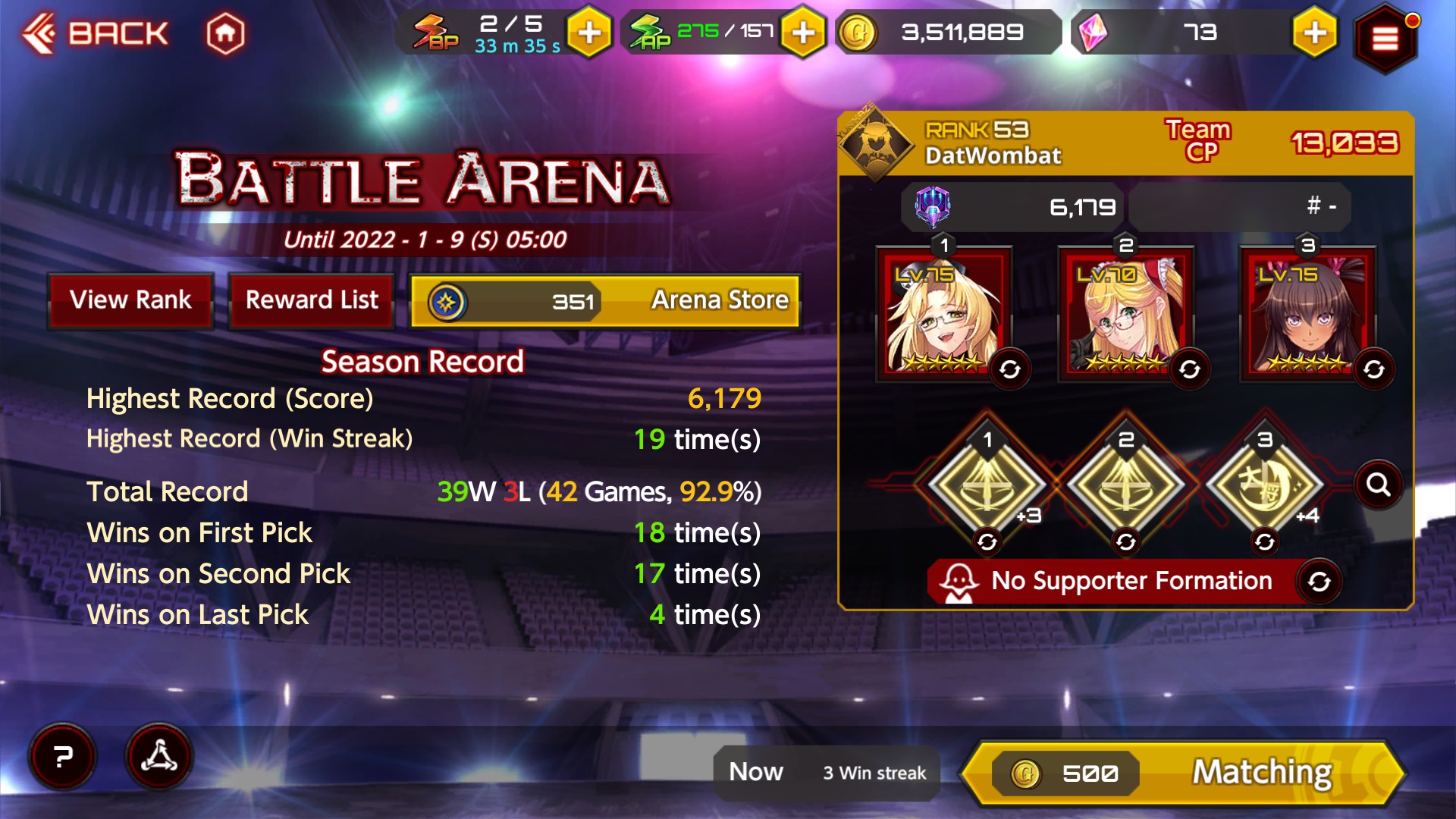Inspect equipment with the magnifying glass

[1378, 485]
